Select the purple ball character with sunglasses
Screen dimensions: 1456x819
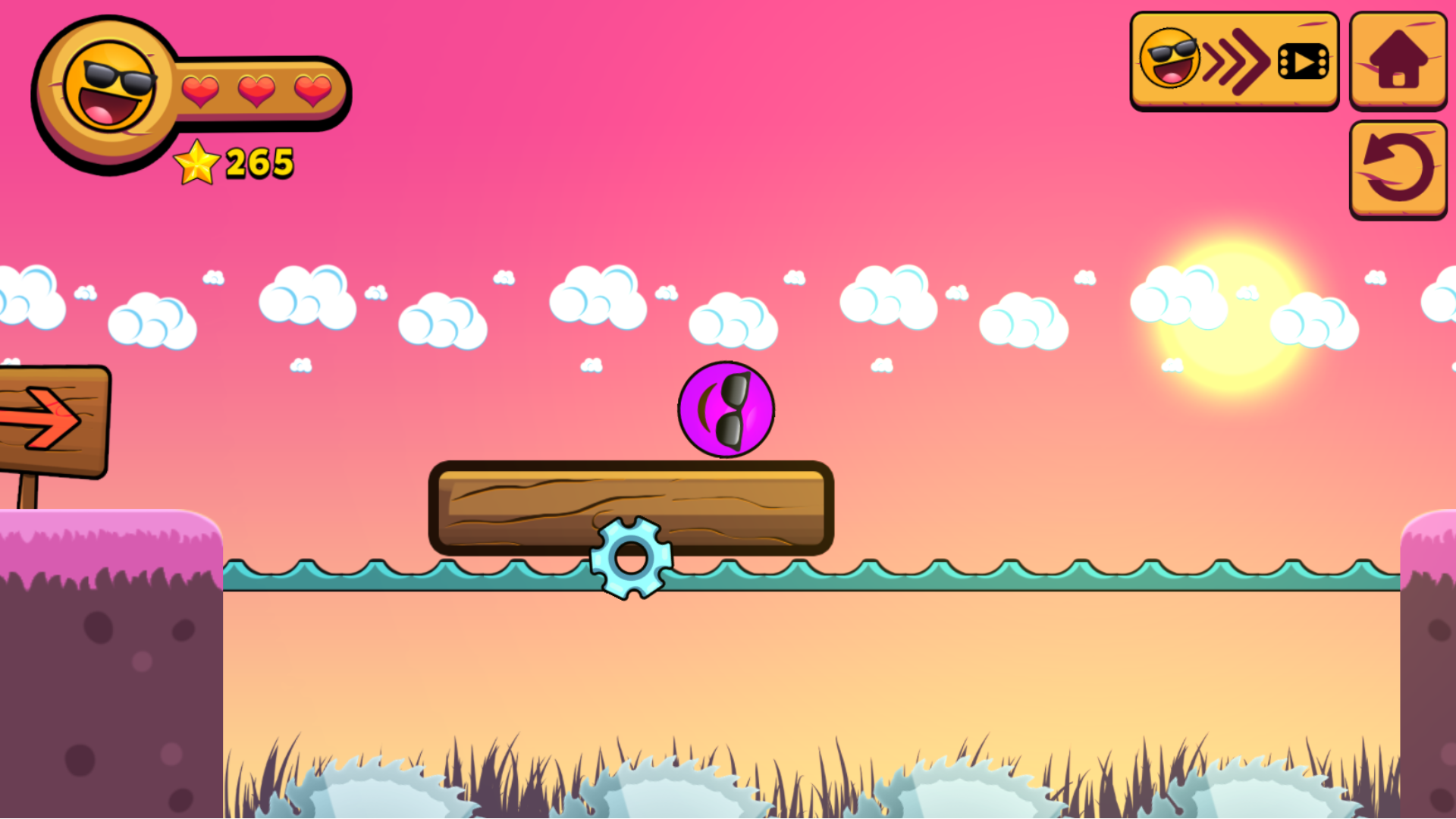click(x=725, y=408)
